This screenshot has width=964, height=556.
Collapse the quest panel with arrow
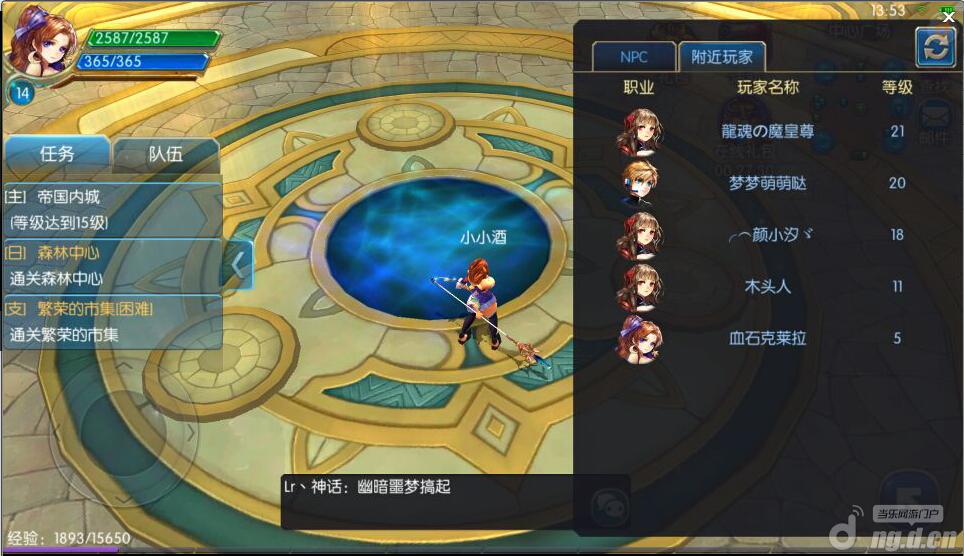tap(238, 265)
